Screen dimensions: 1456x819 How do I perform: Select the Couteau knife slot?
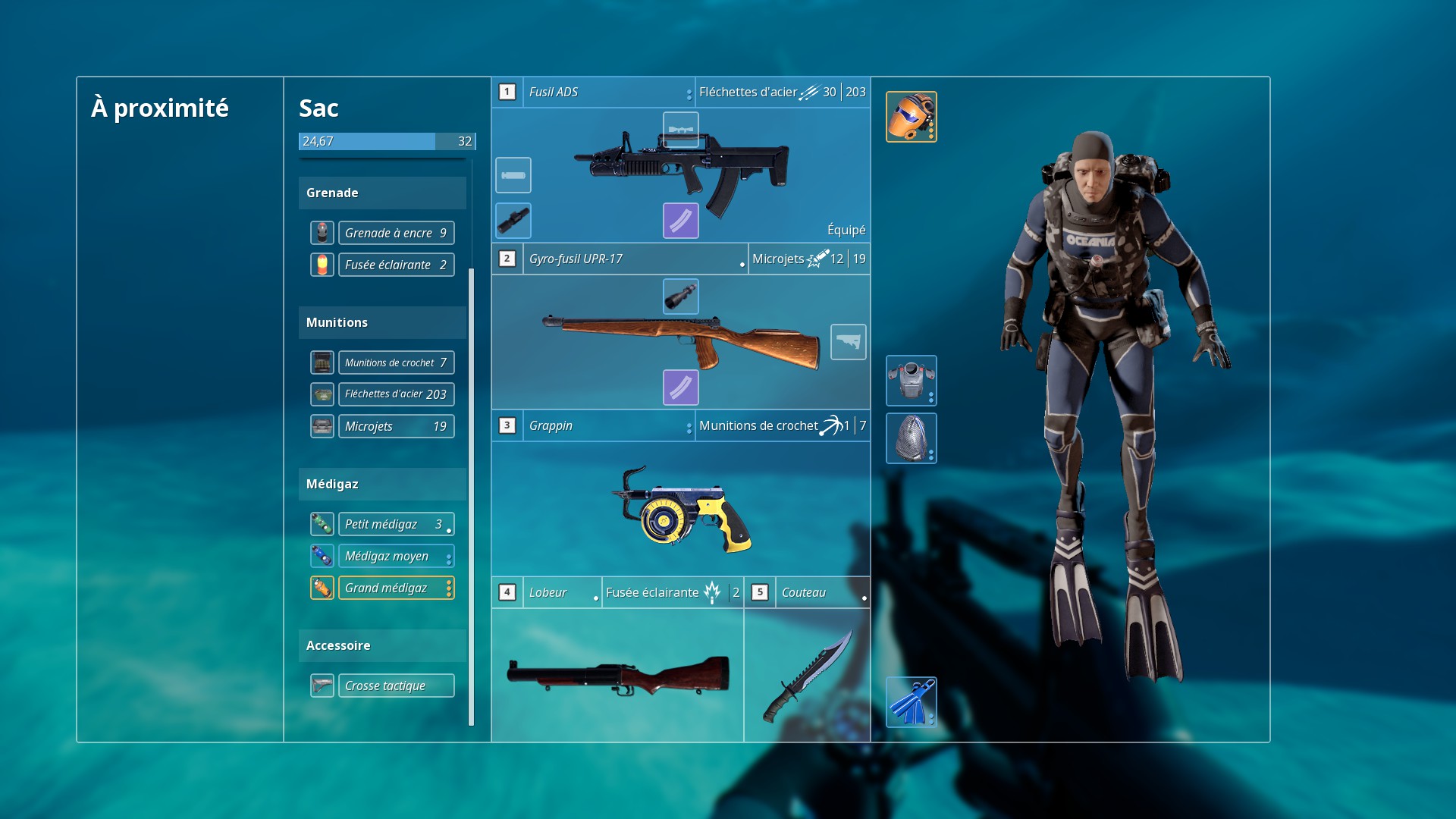[x=807, y=673]
